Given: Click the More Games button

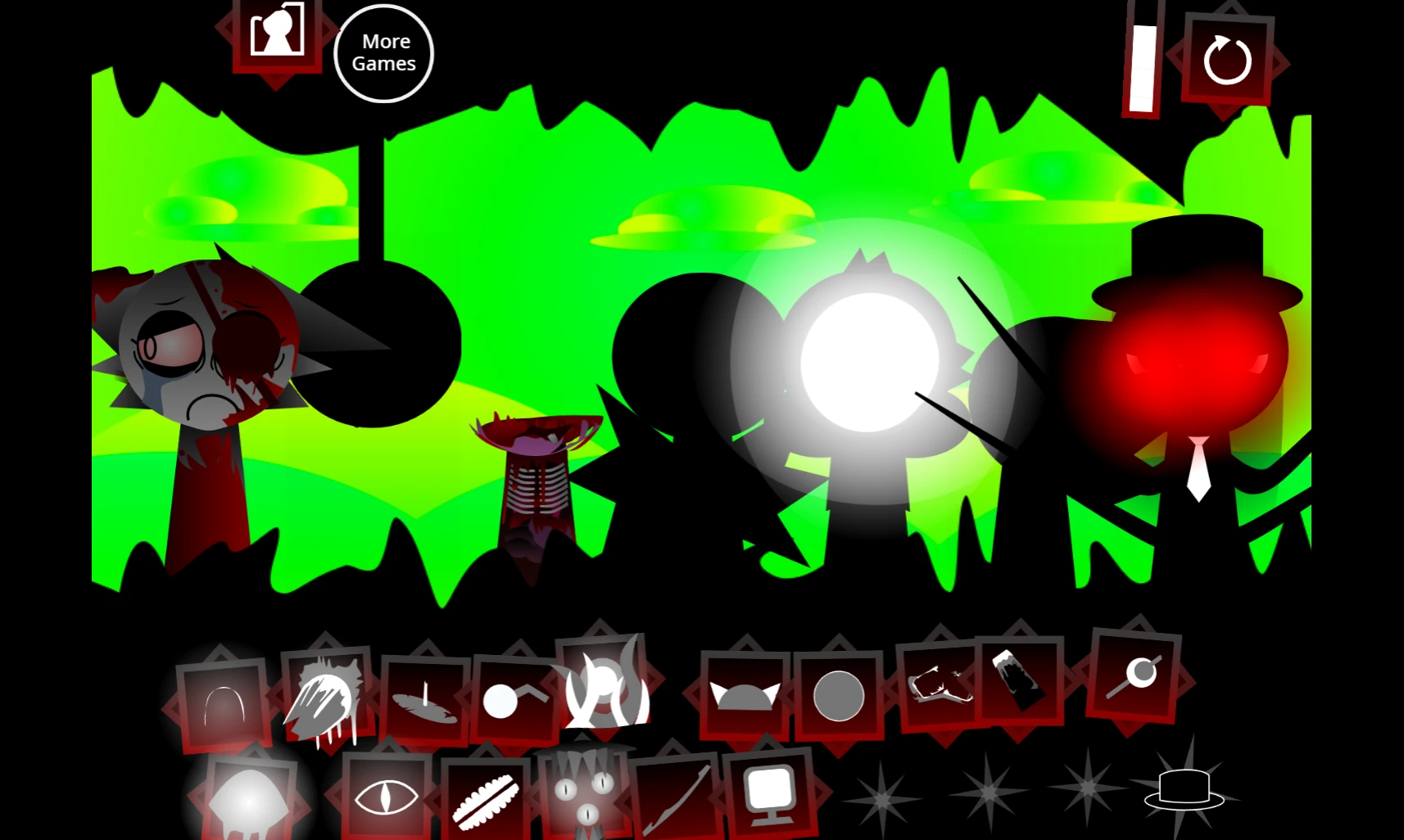Looking at the screenshot, I should coord(383,52).
